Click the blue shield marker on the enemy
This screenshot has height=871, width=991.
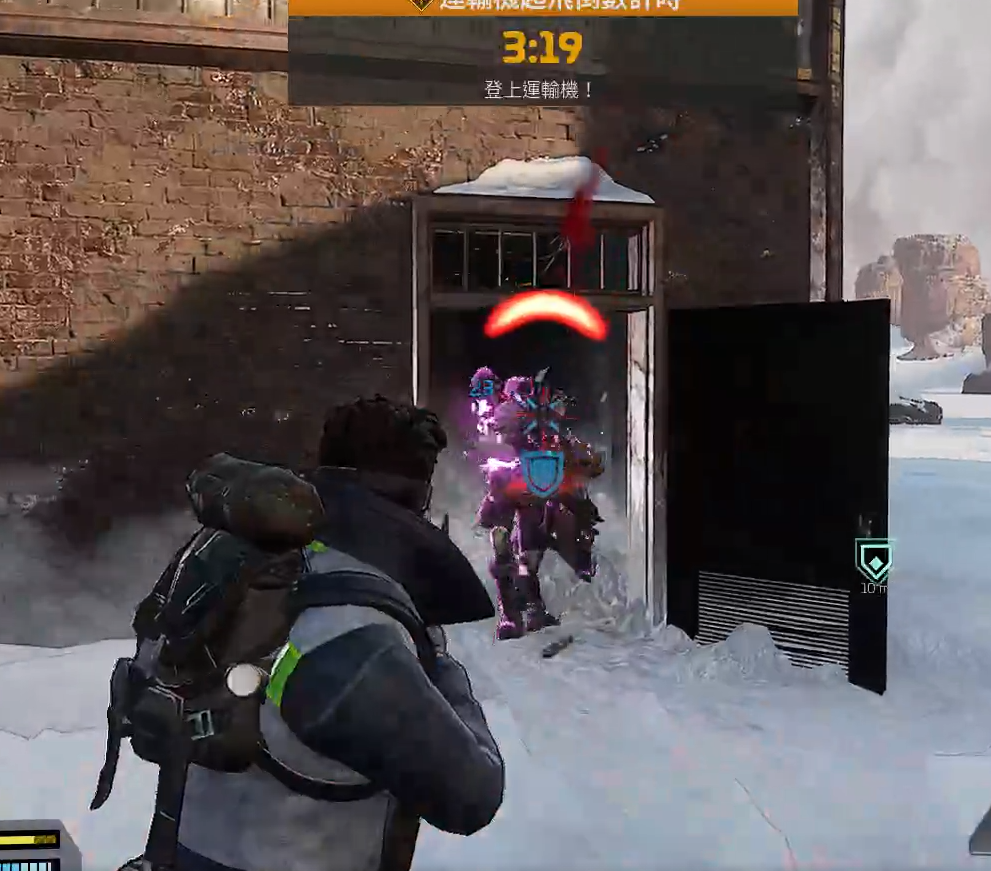(x=542, y=471)
